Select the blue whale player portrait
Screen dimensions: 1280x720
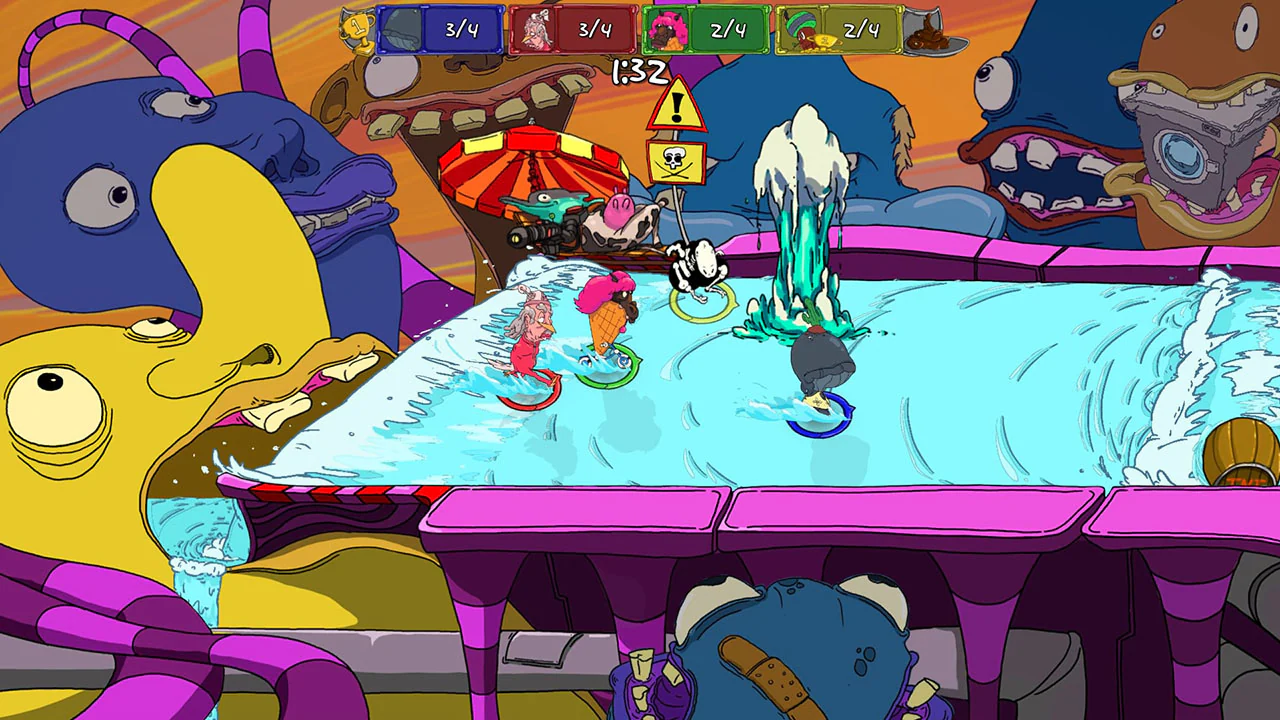click(400, 29)
